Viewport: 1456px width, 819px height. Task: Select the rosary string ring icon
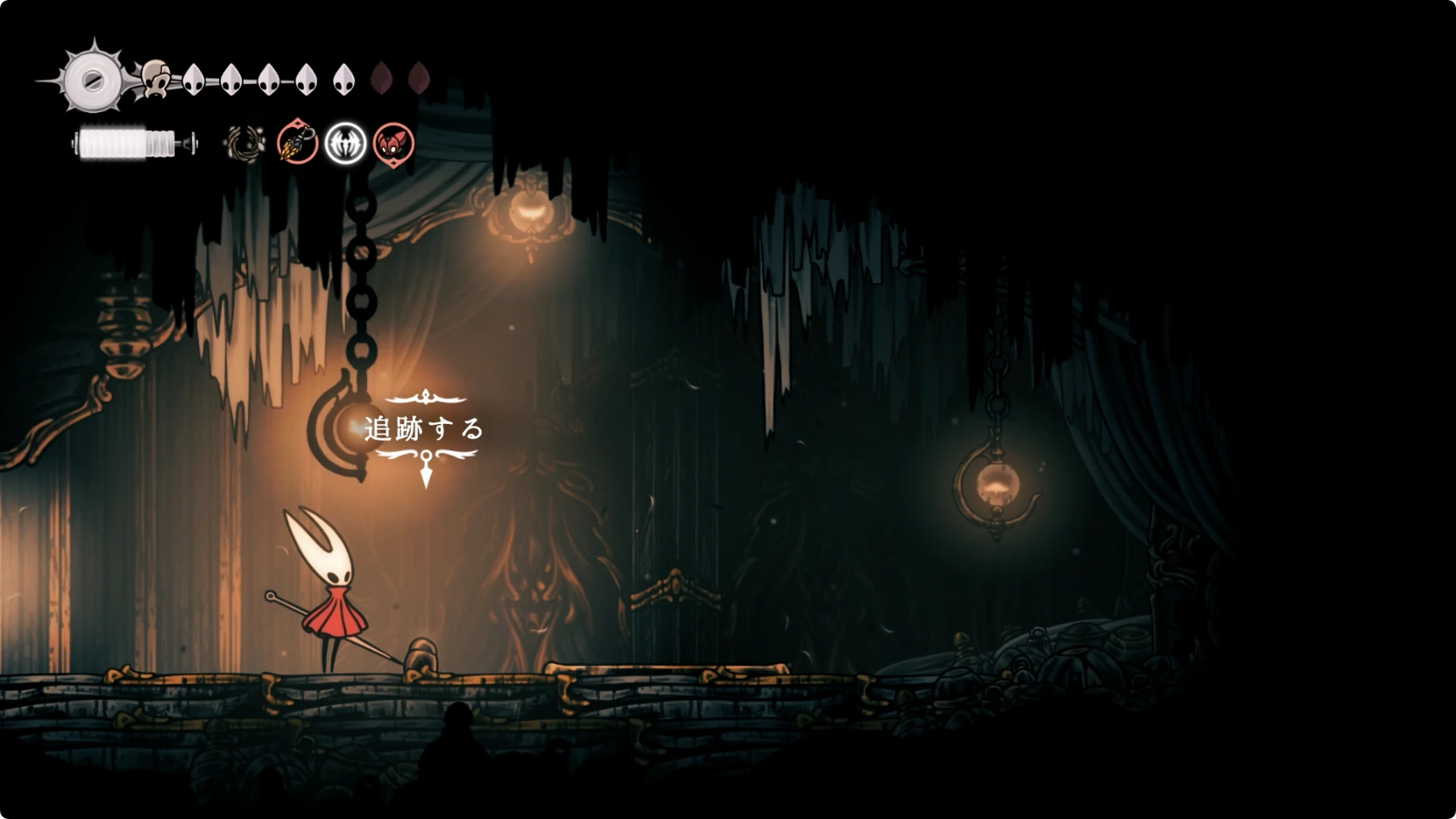[x=245, y=144]
